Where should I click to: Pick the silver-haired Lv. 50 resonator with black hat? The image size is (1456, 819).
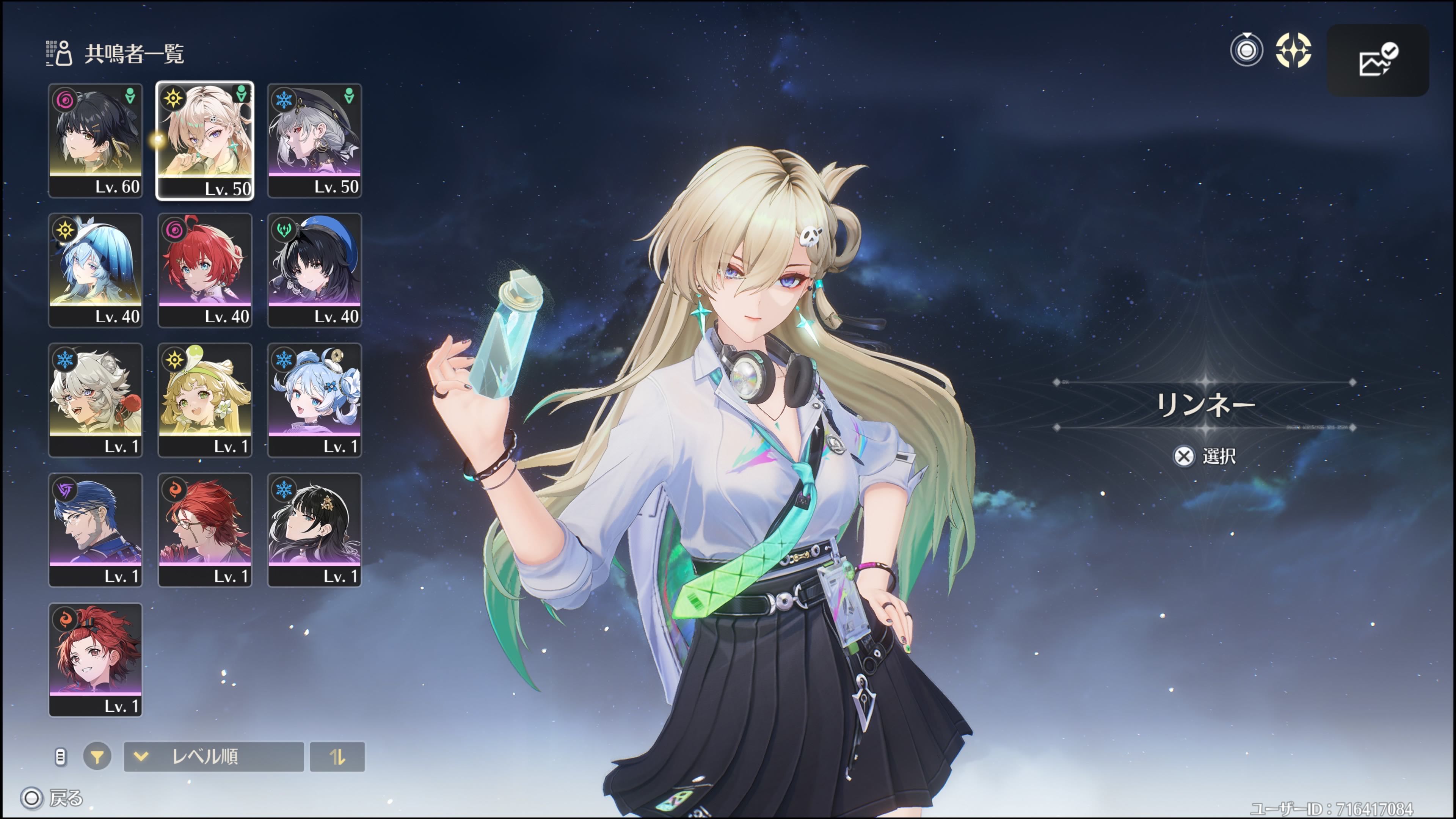pos(314,140)
